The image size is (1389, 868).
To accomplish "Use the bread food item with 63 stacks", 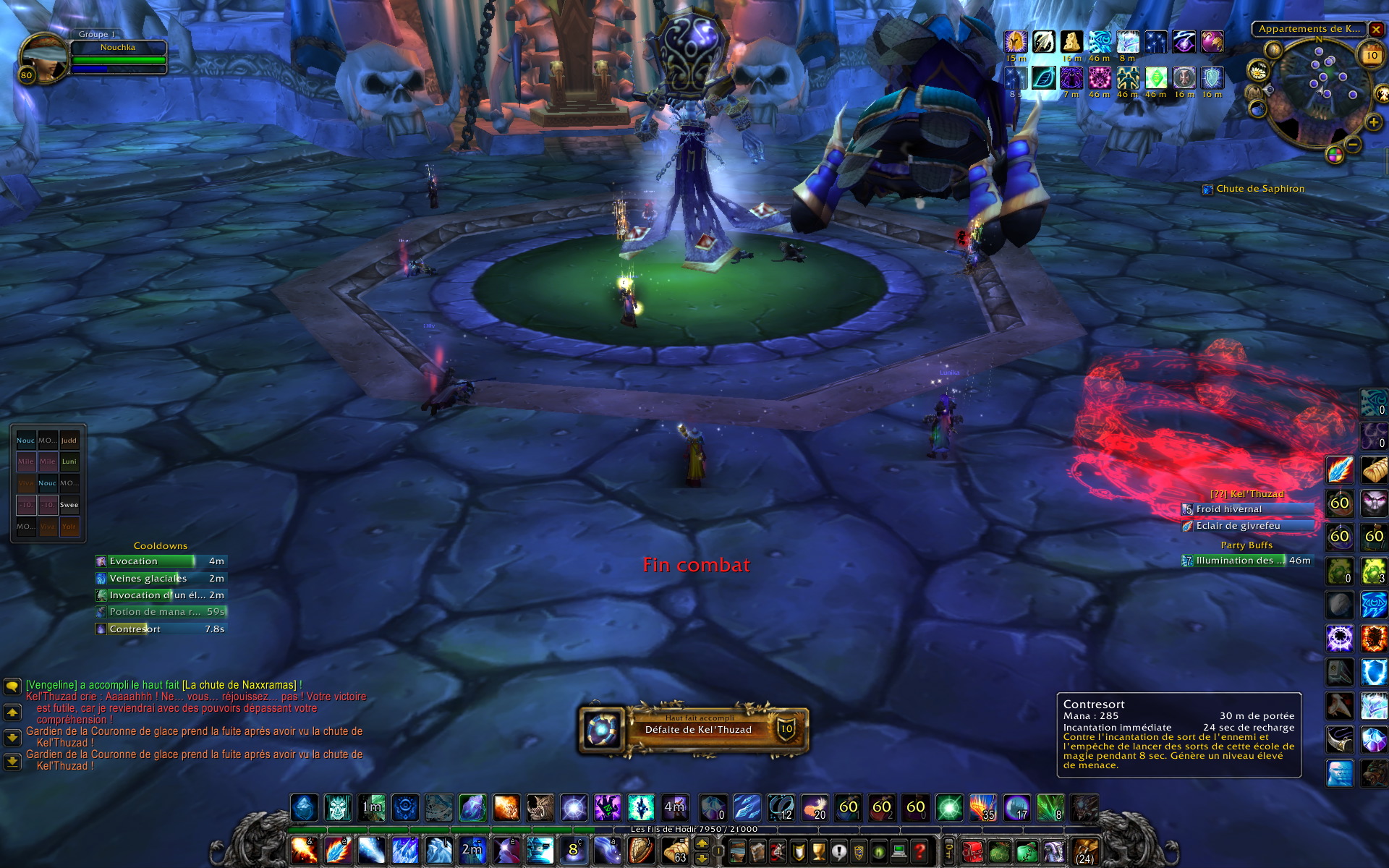I will click(x=676, y=851).
